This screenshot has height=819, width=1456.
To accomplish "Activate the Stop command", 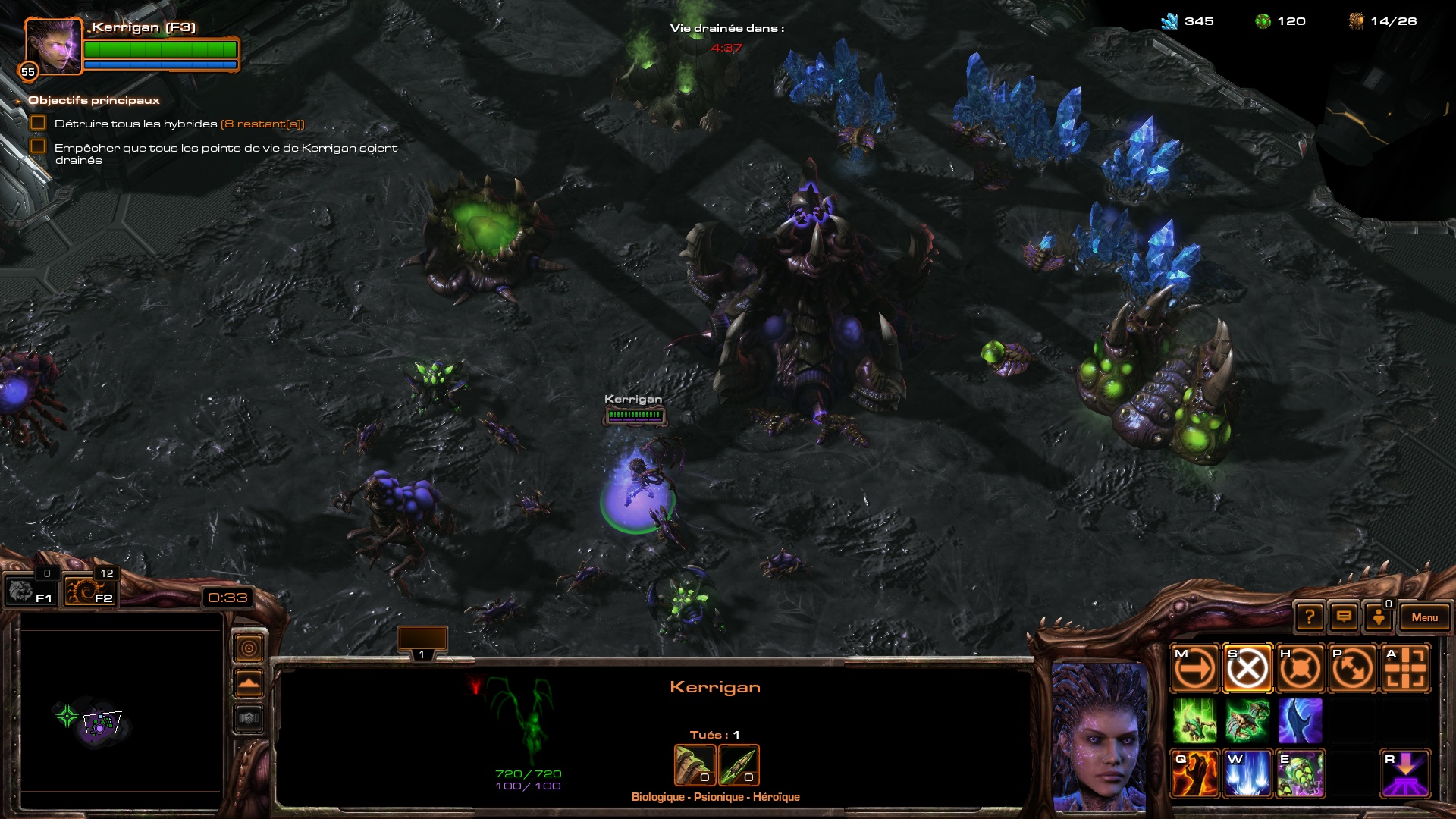I will tap(1247, 669).
